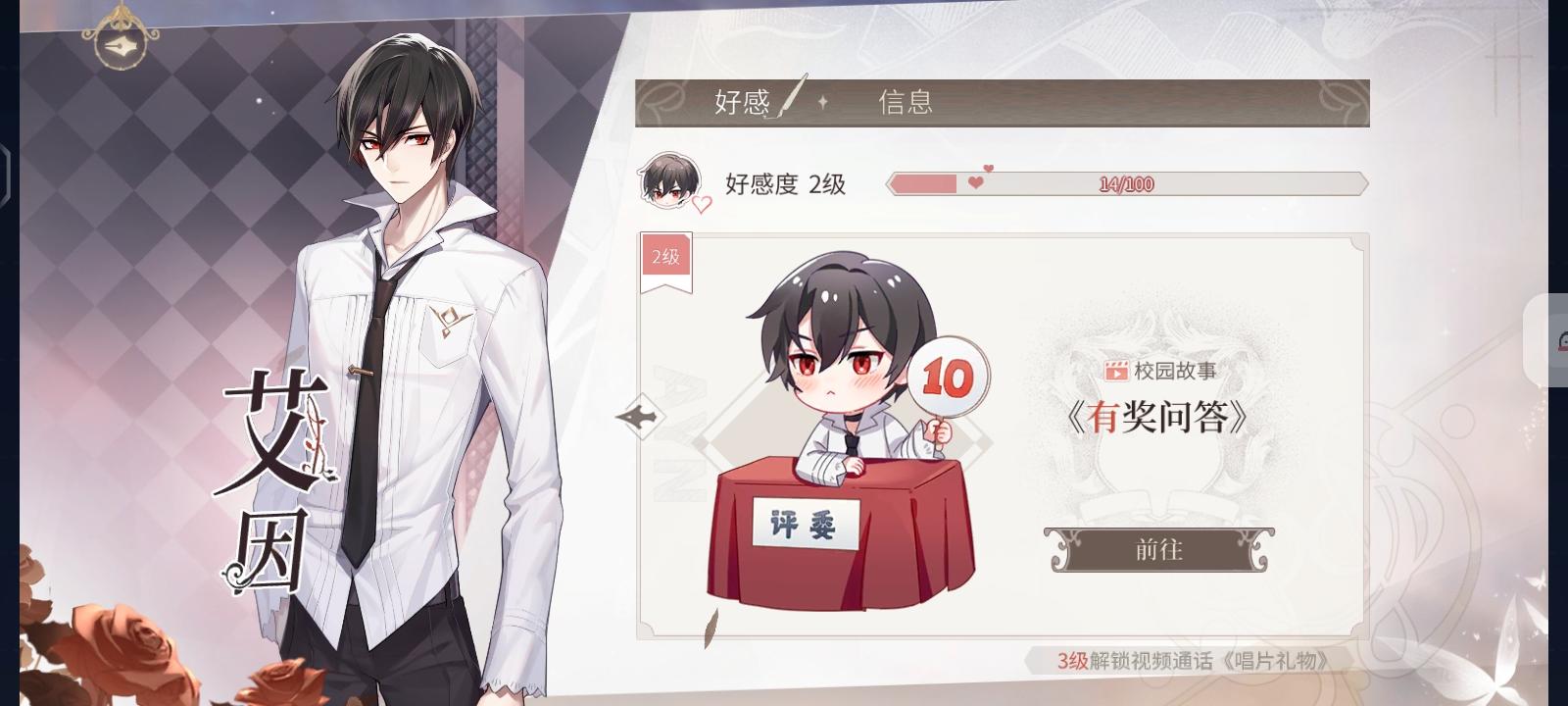Click the small diamond marker beside 好感 tab

click(824, 103)
